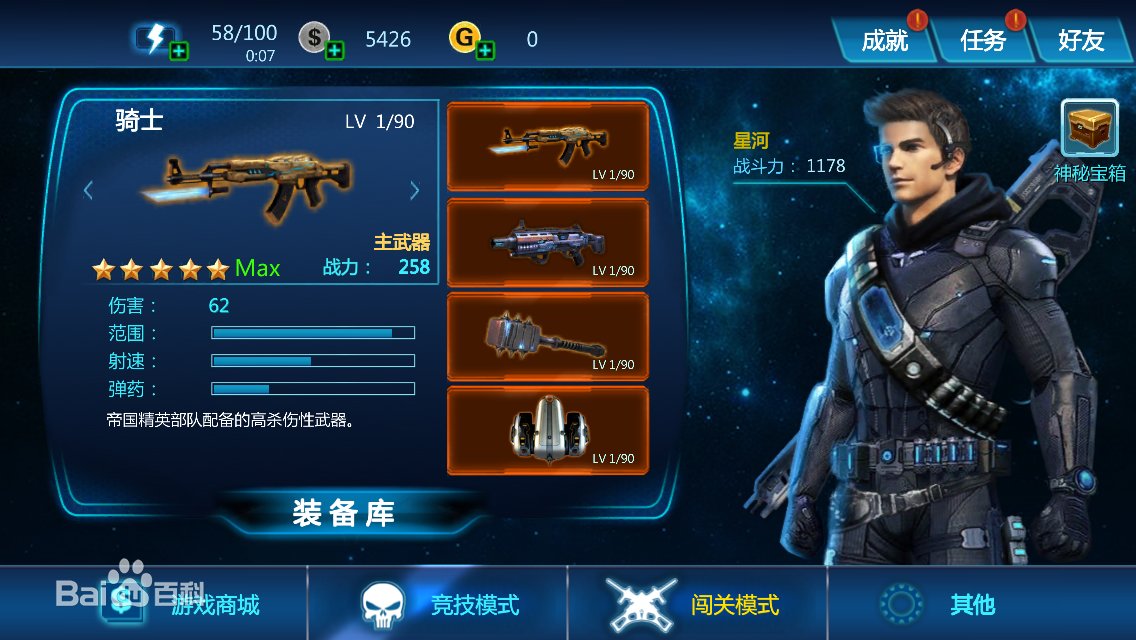Open the 成就 achievements tab
The width and height of the screenshot is (1136, 640).
click(x=885, y=40)
